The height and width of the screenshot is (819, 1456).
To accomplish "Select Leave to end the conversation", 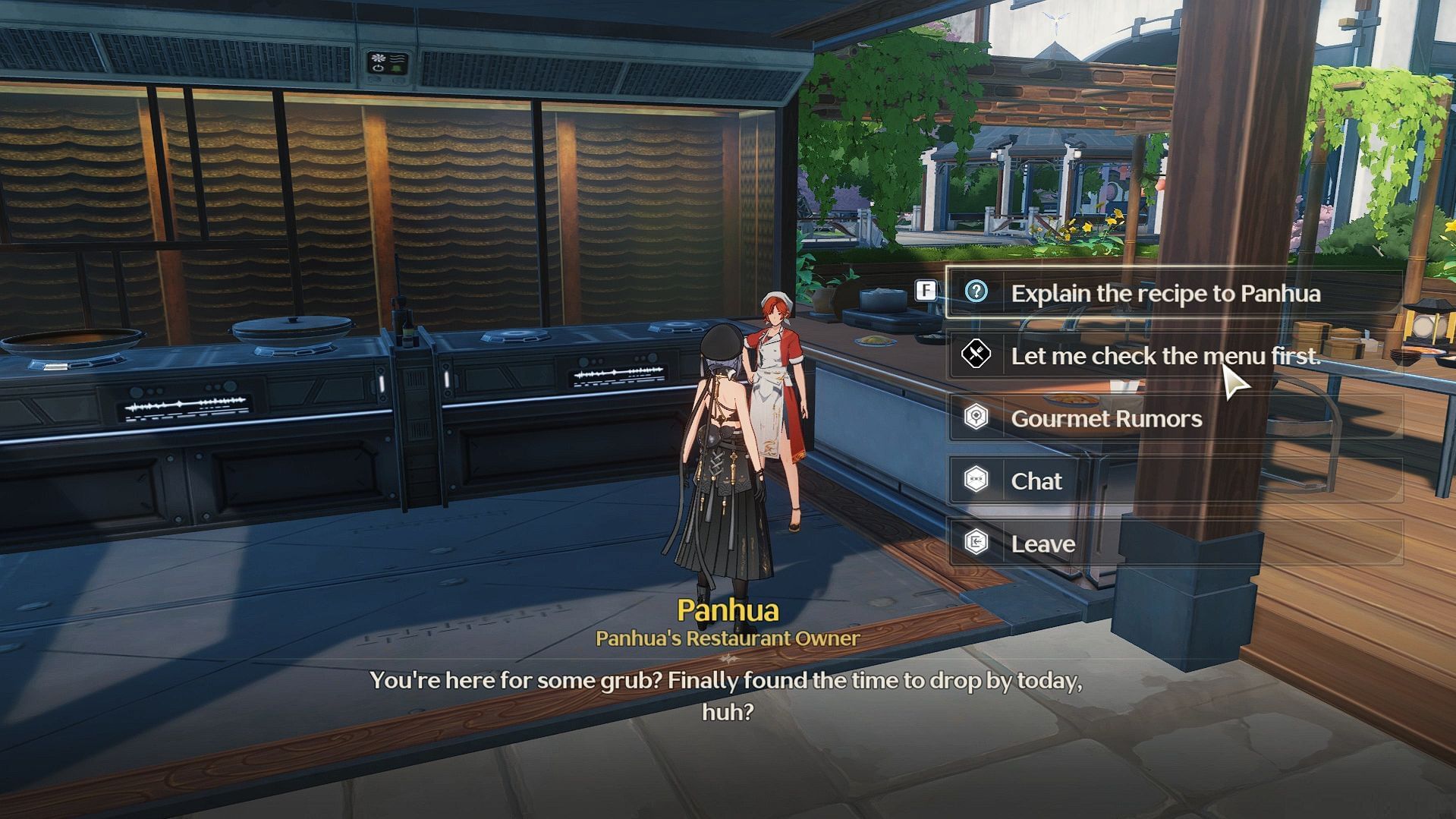I will pyautogui.click(x=1042, y=543).
